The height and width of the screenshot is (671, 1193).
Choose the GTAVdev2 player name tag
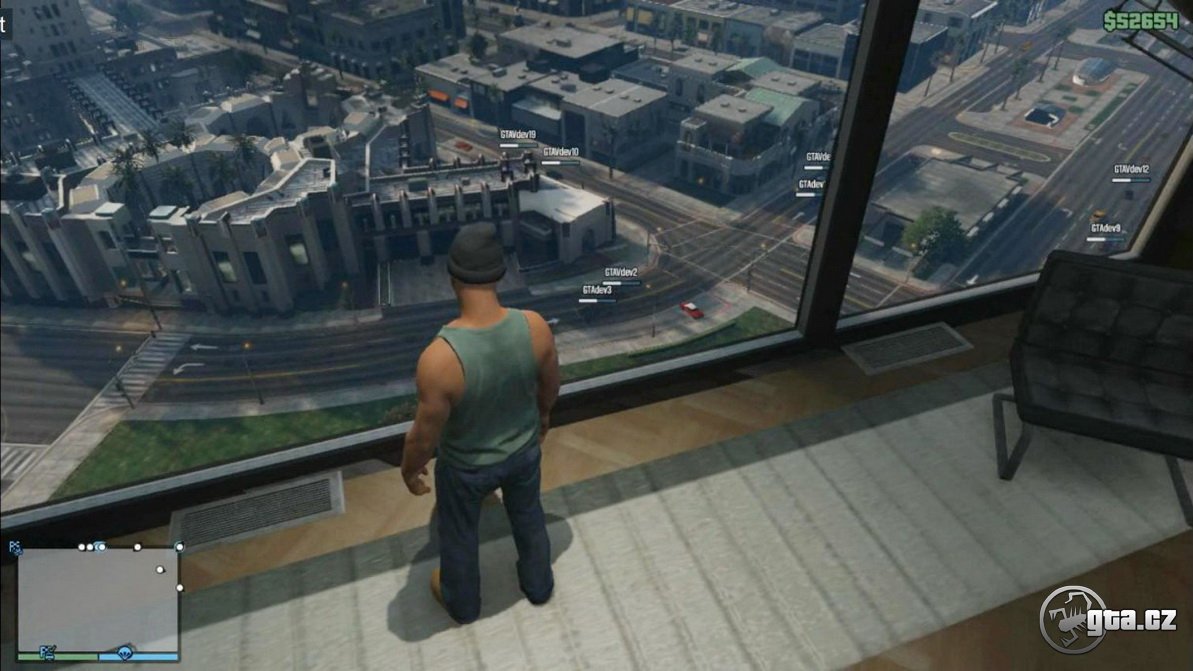pyautogui.click(x=621, y=272)
